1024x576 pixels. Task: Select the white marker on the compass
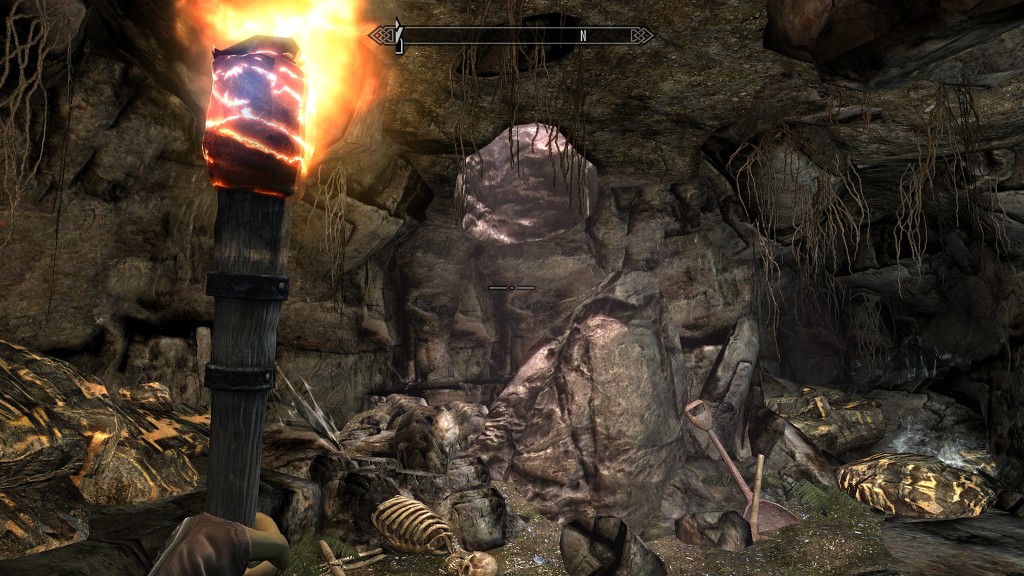coord(398,36)
